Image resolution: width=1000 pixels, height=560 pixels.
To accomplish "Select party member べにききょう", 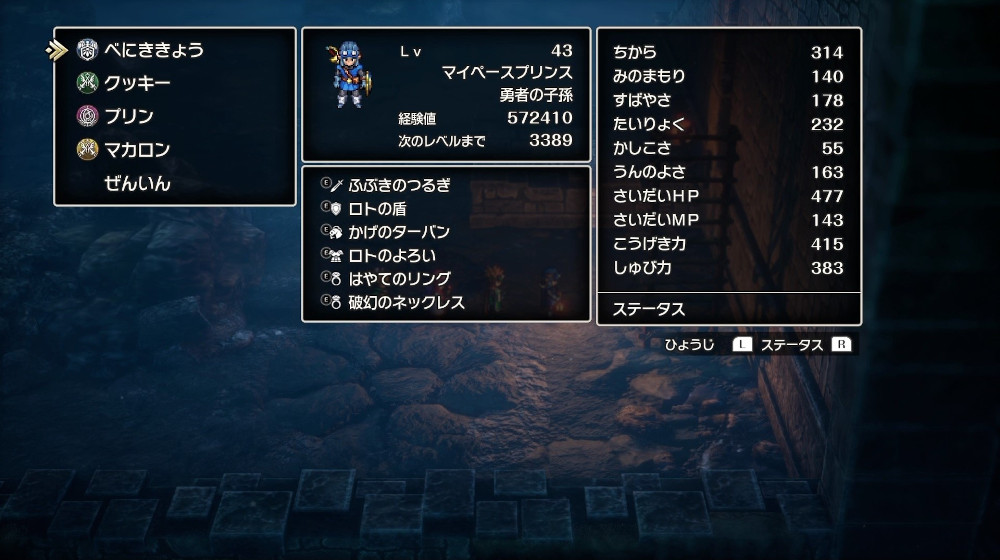I will coord(153,50).
